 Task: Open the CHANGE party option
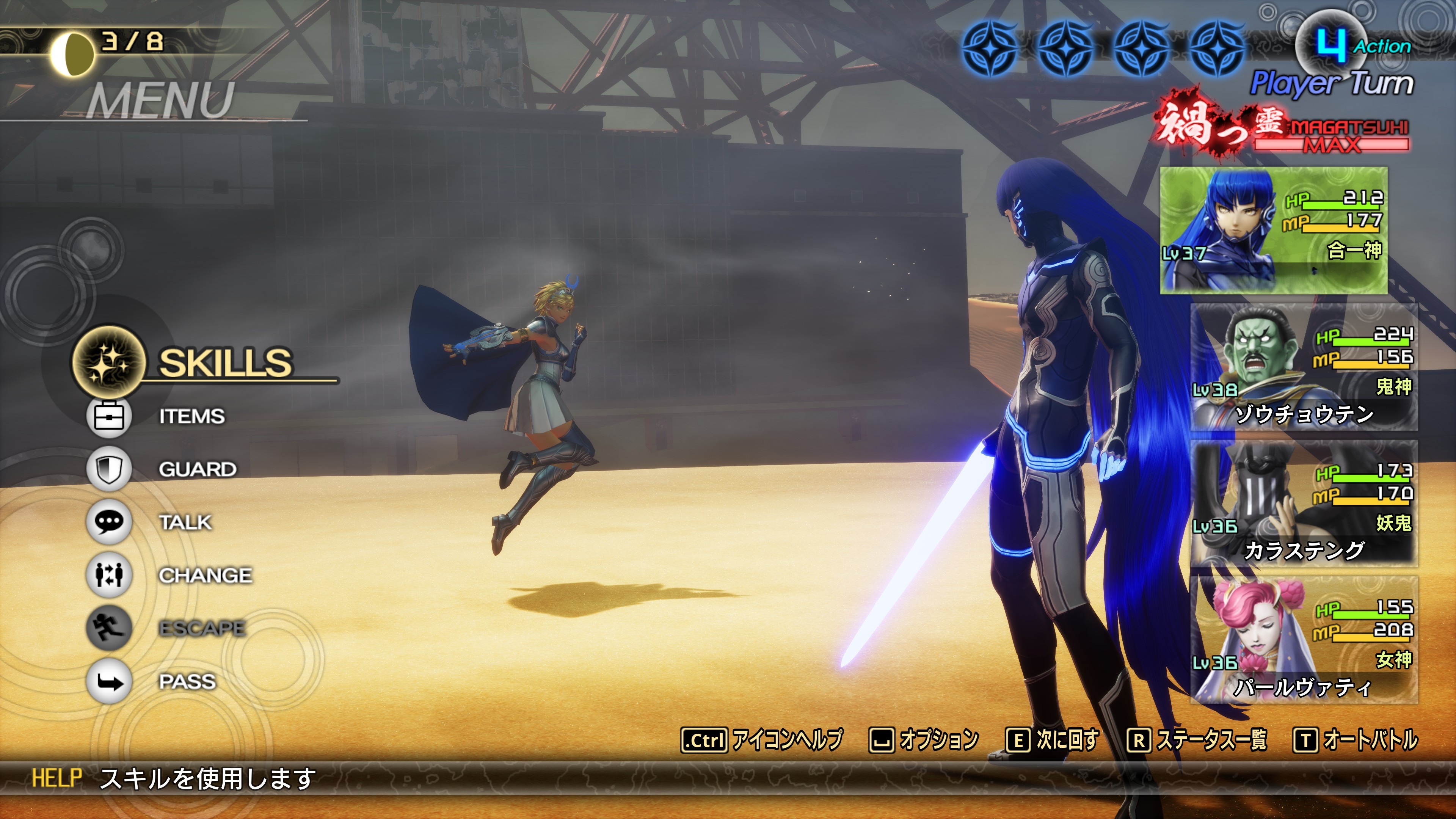(205, 576)
